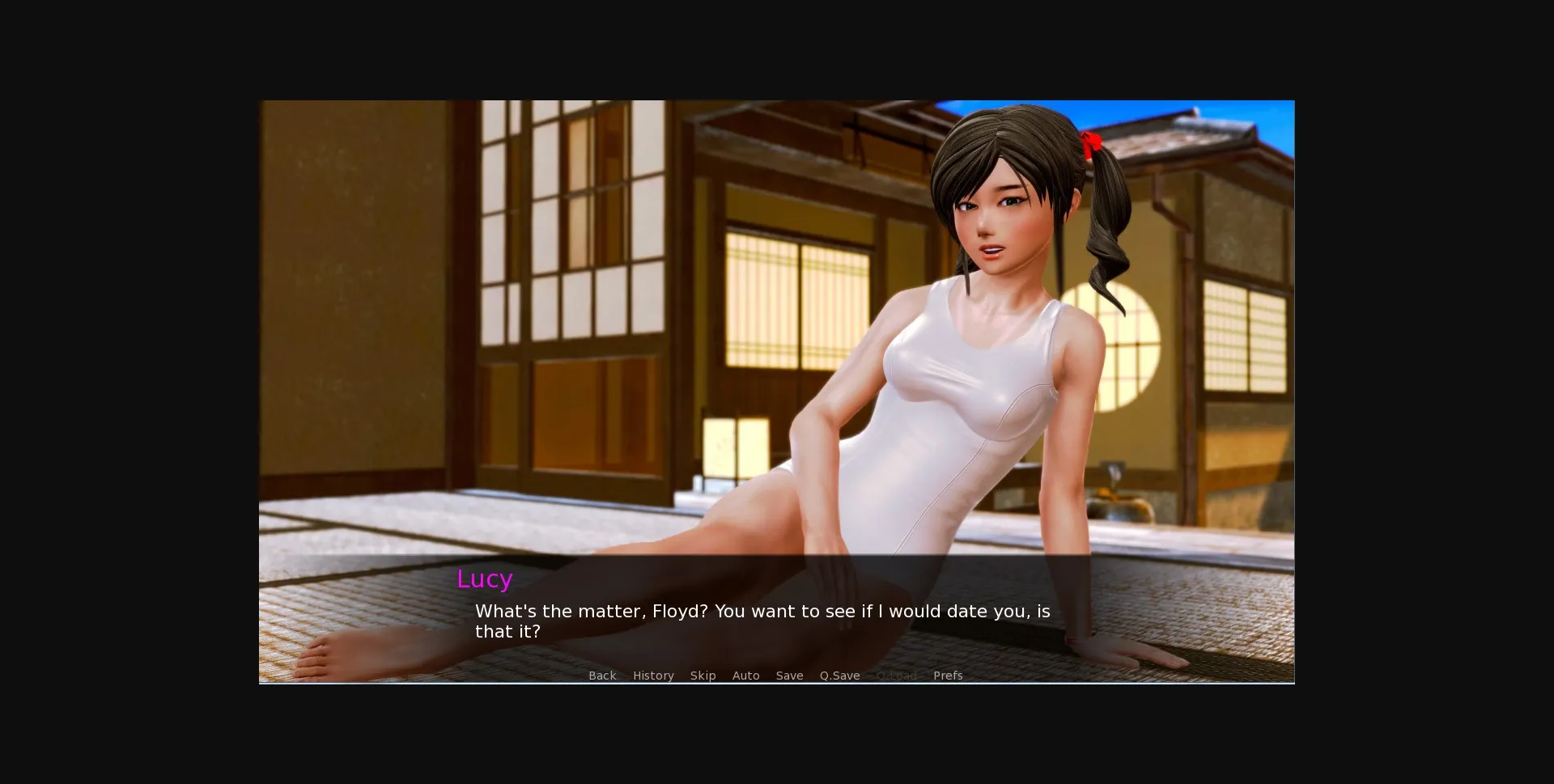This screenshot has height=784, width=1554.
Task: Access game Preferences from quick menu
Action: (948, 676)
